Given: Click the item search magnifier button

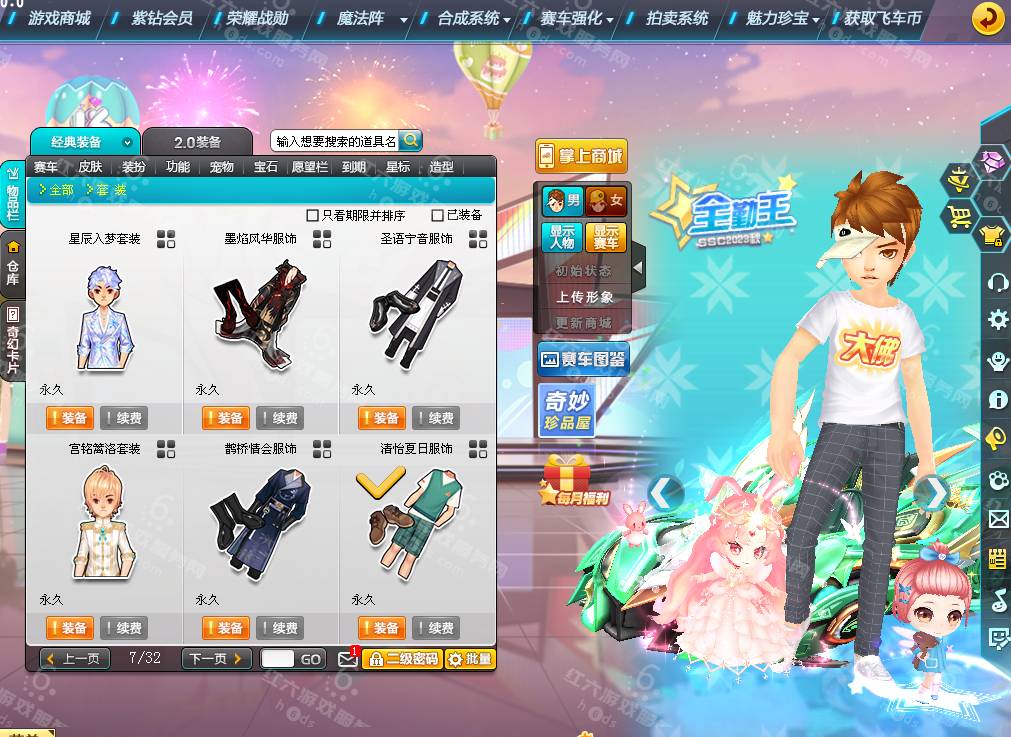Looking at the screenshot, I should click(x=410, y=140).
